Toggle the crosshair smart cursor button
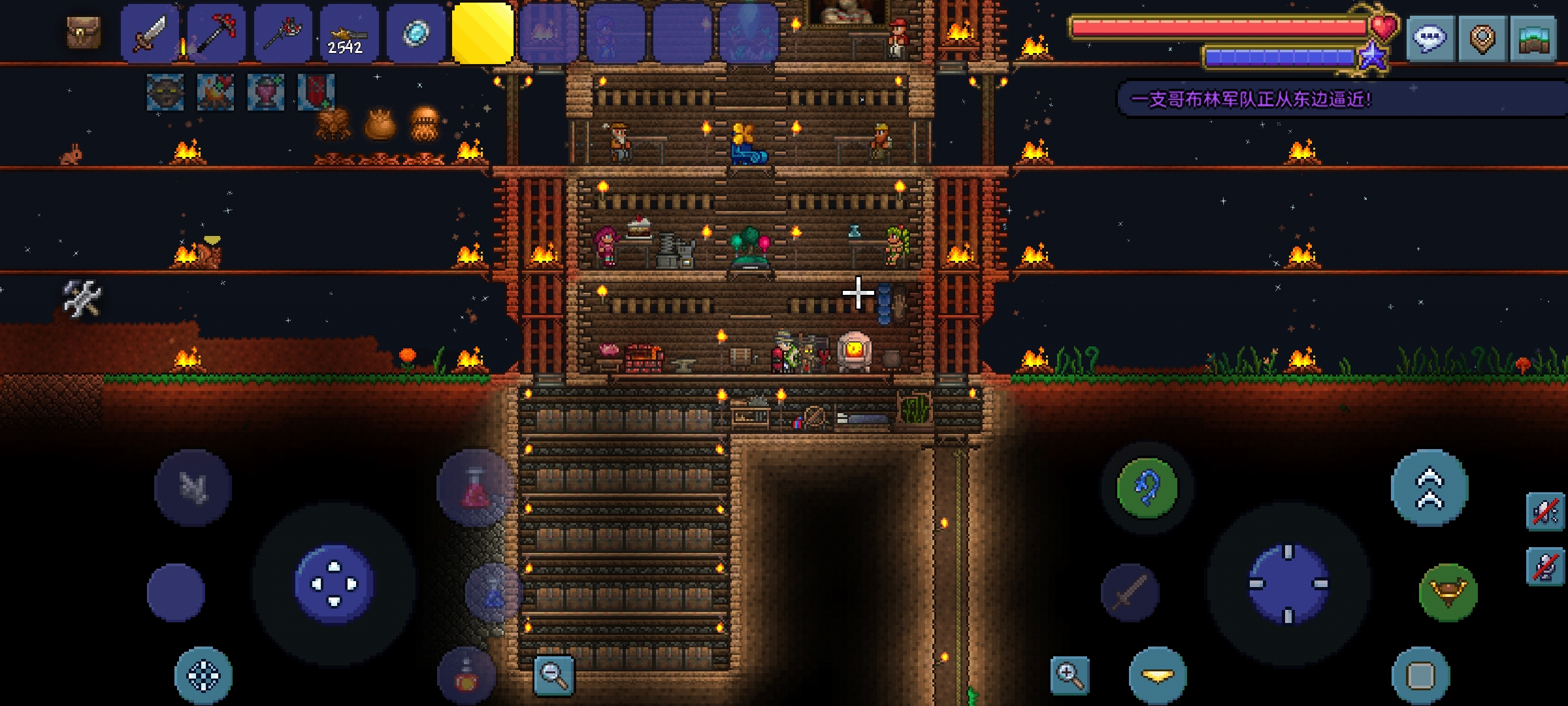Screen dimensions: 1568x706 coord(203,675)
